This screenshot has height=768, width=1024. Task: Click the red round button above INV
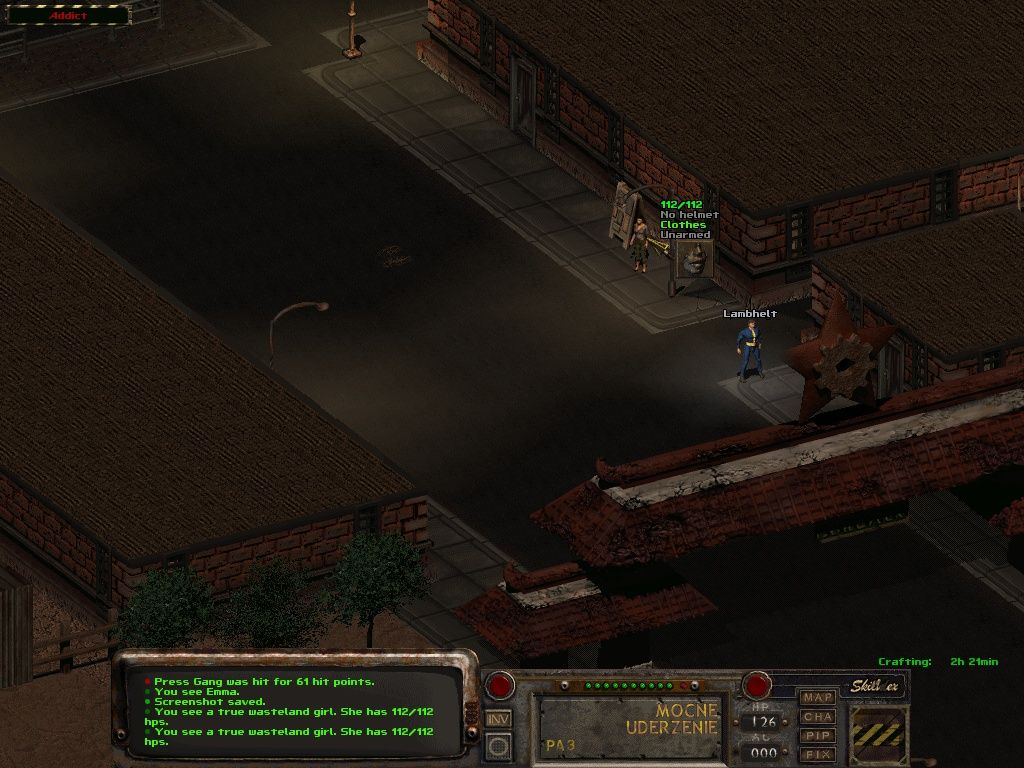pyautogui.click(x=499, y=686)
